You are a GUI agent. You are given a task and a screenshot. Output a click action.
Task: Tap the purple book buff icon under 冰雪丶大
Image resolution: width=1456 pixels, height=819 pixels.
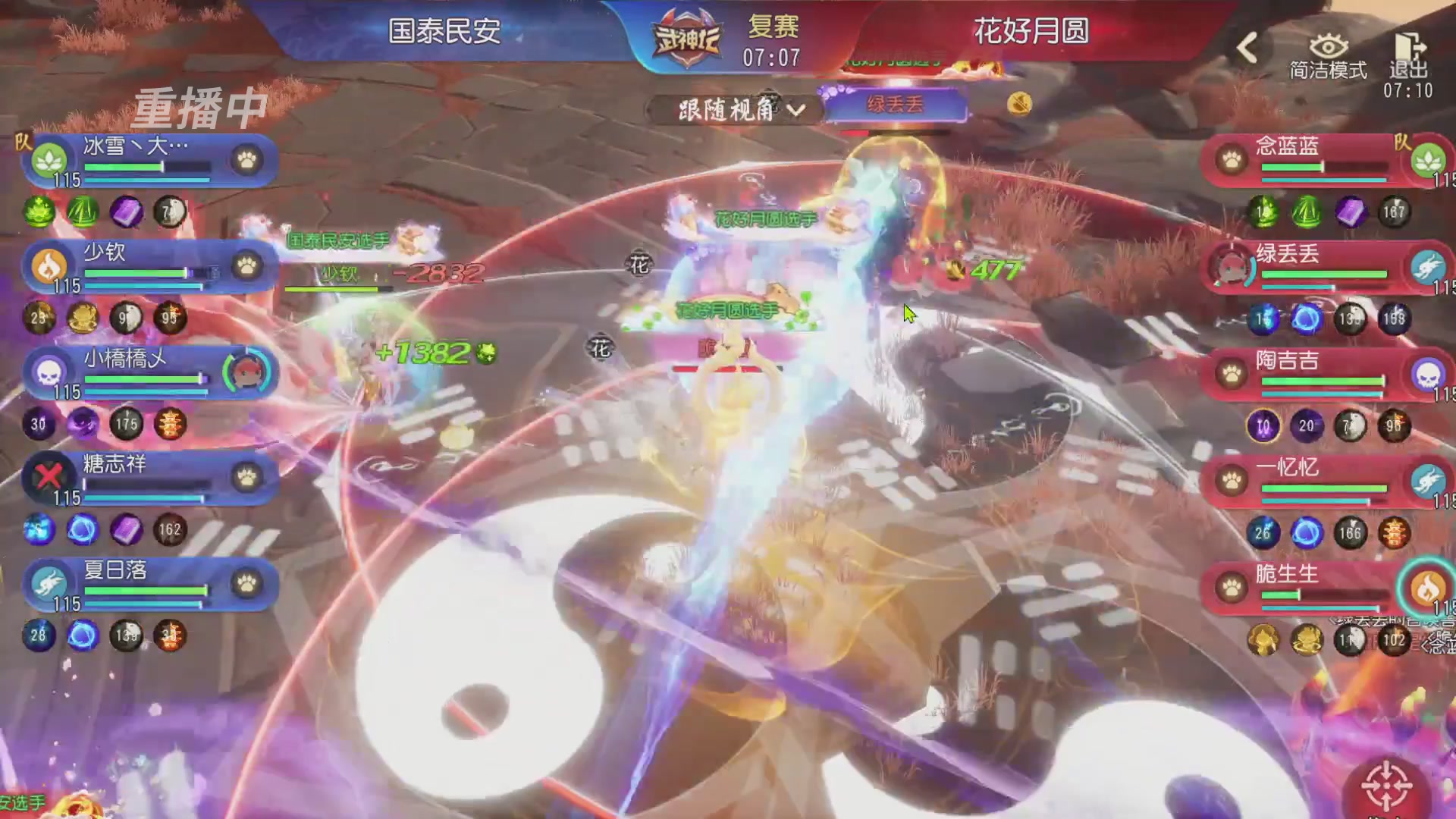[x=126, y=213]
